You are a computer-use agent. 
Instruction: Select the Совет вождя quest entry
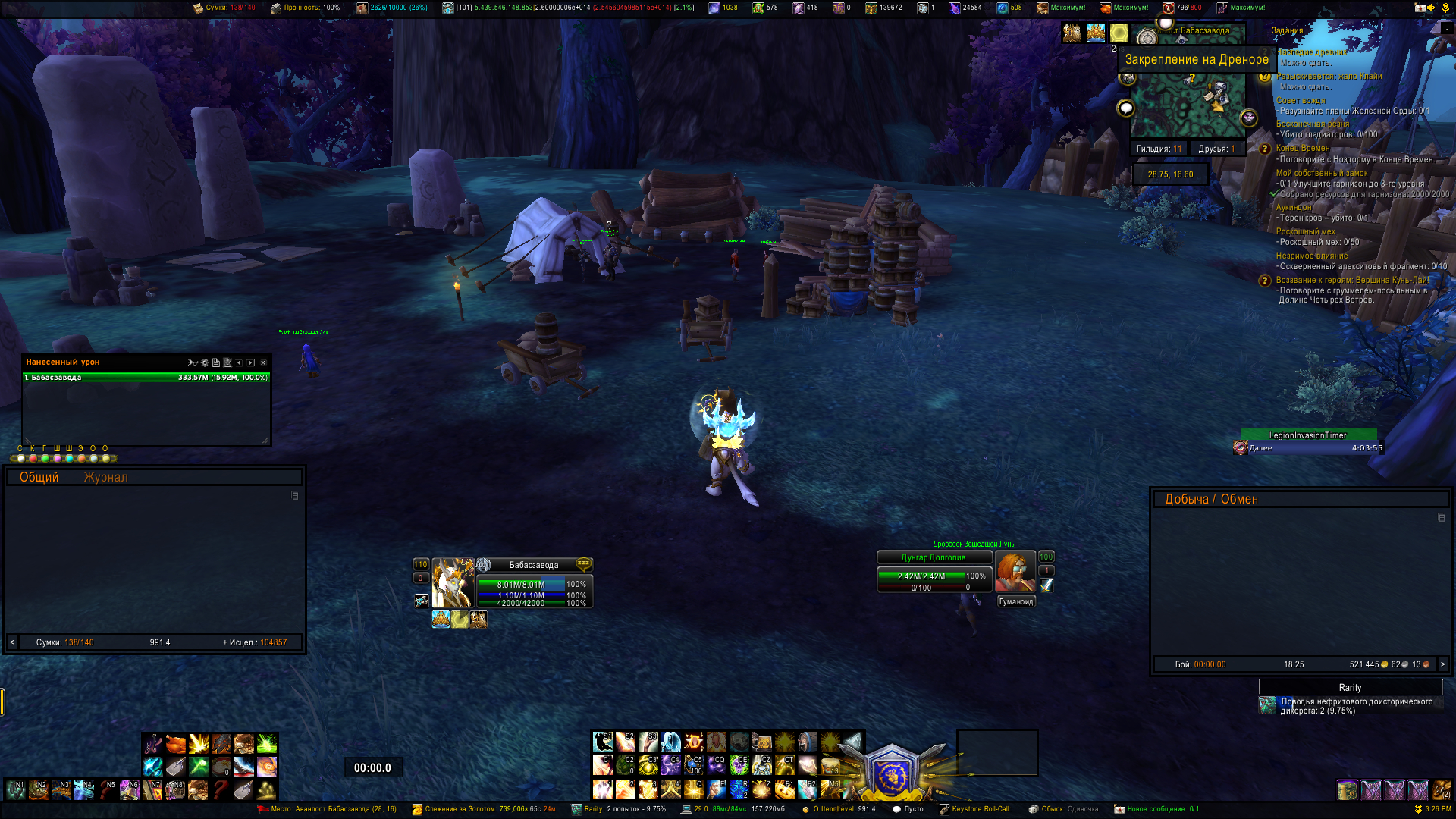(1301, 100)
